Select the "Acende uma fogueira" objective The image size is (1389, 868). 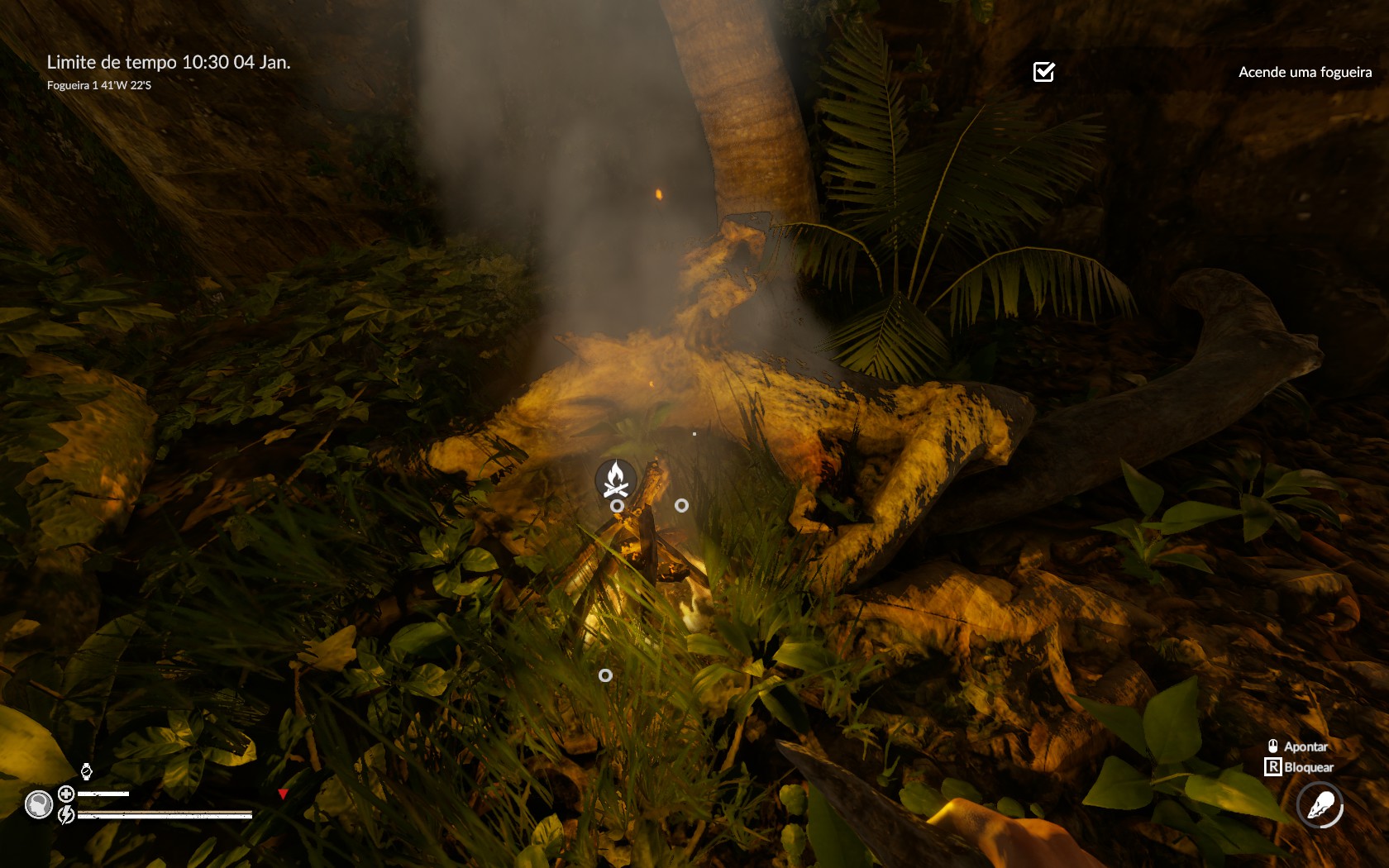coord(1305,72)
